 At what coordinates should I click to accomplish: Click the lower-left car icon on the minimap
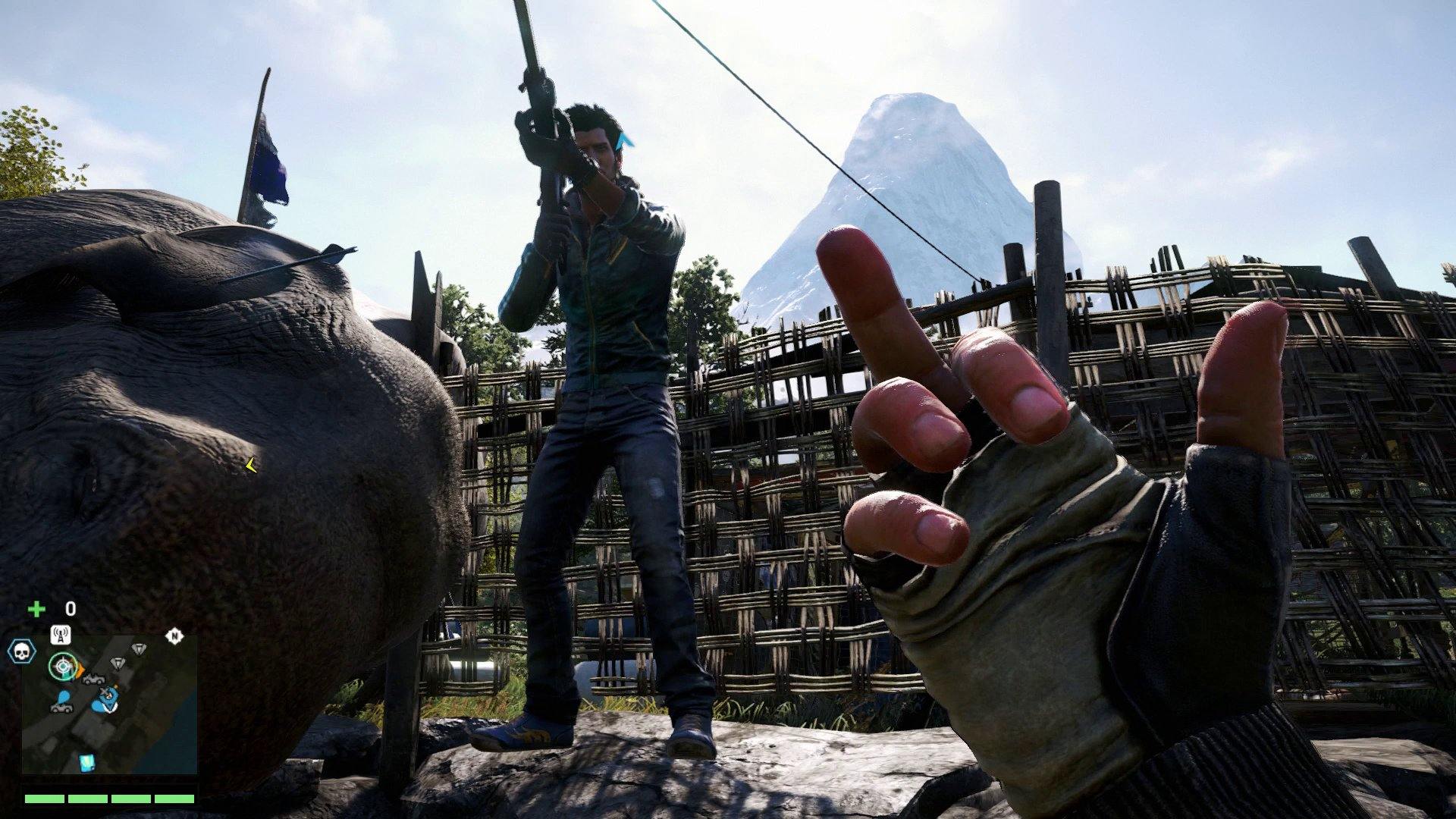(62, 710)
